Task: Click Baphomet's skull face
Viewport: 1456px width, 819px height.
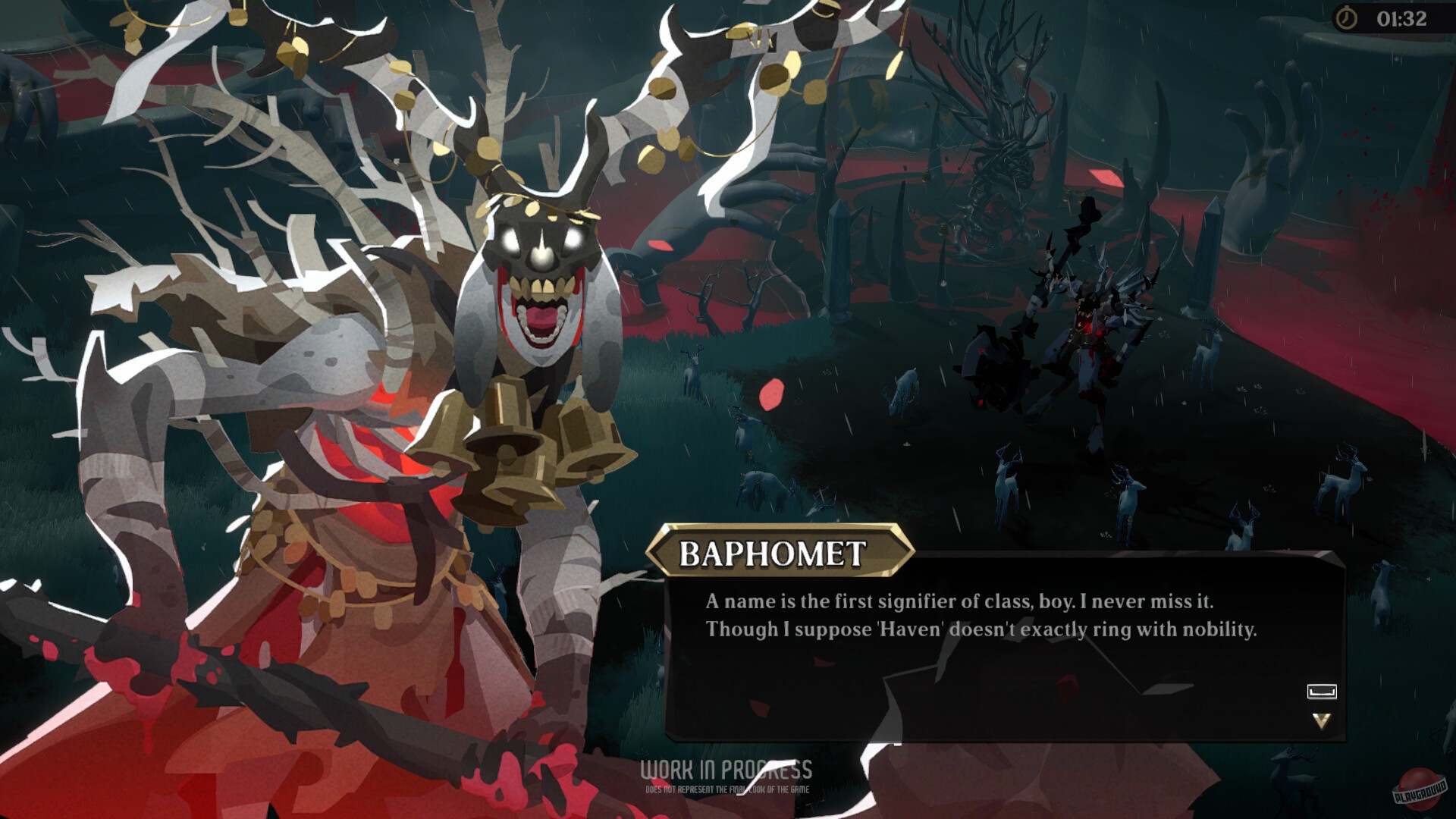Action: point(540,258)
